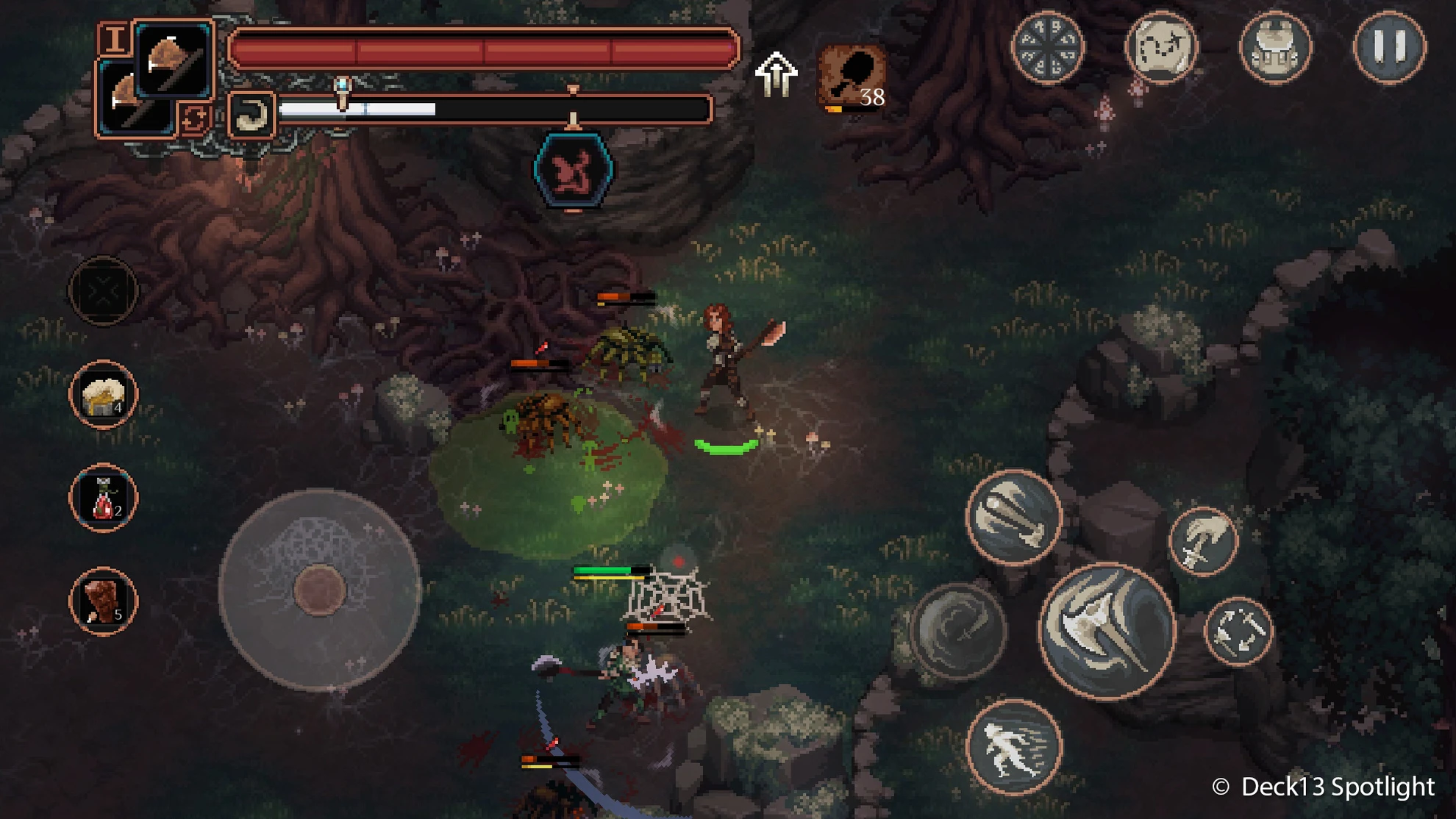1456x819 pixels.
Task: Open the parchment map scroll
Action: pos(1161,47)
